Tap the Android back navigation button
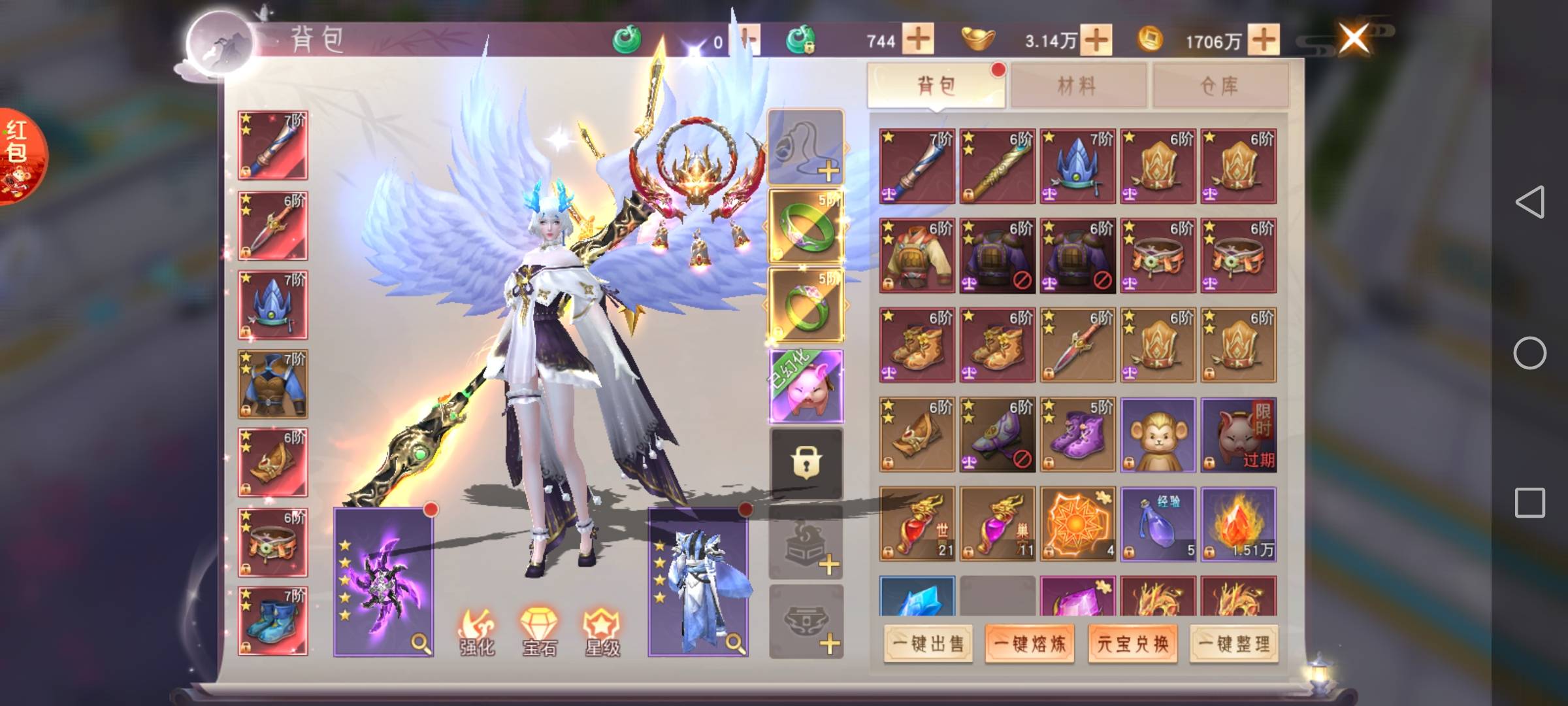The width and height of the screenshot is (1568, 706). point(1529,202)
